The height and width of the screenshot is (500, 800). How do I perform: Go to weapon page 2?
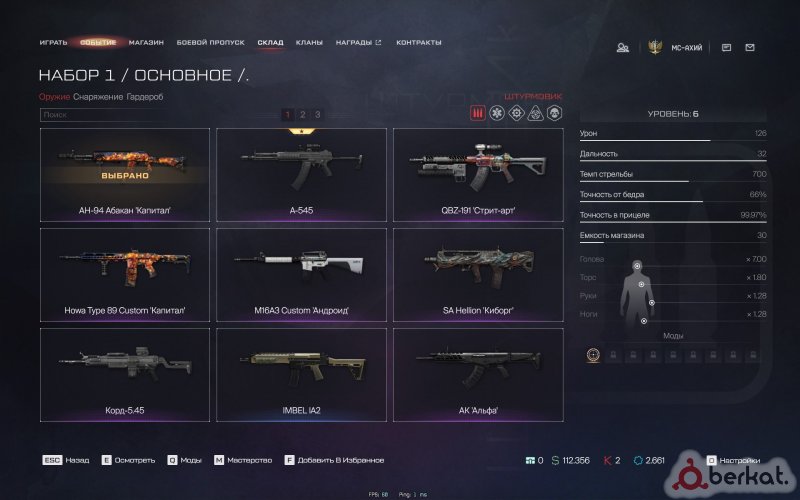click(x=303, y=115)
